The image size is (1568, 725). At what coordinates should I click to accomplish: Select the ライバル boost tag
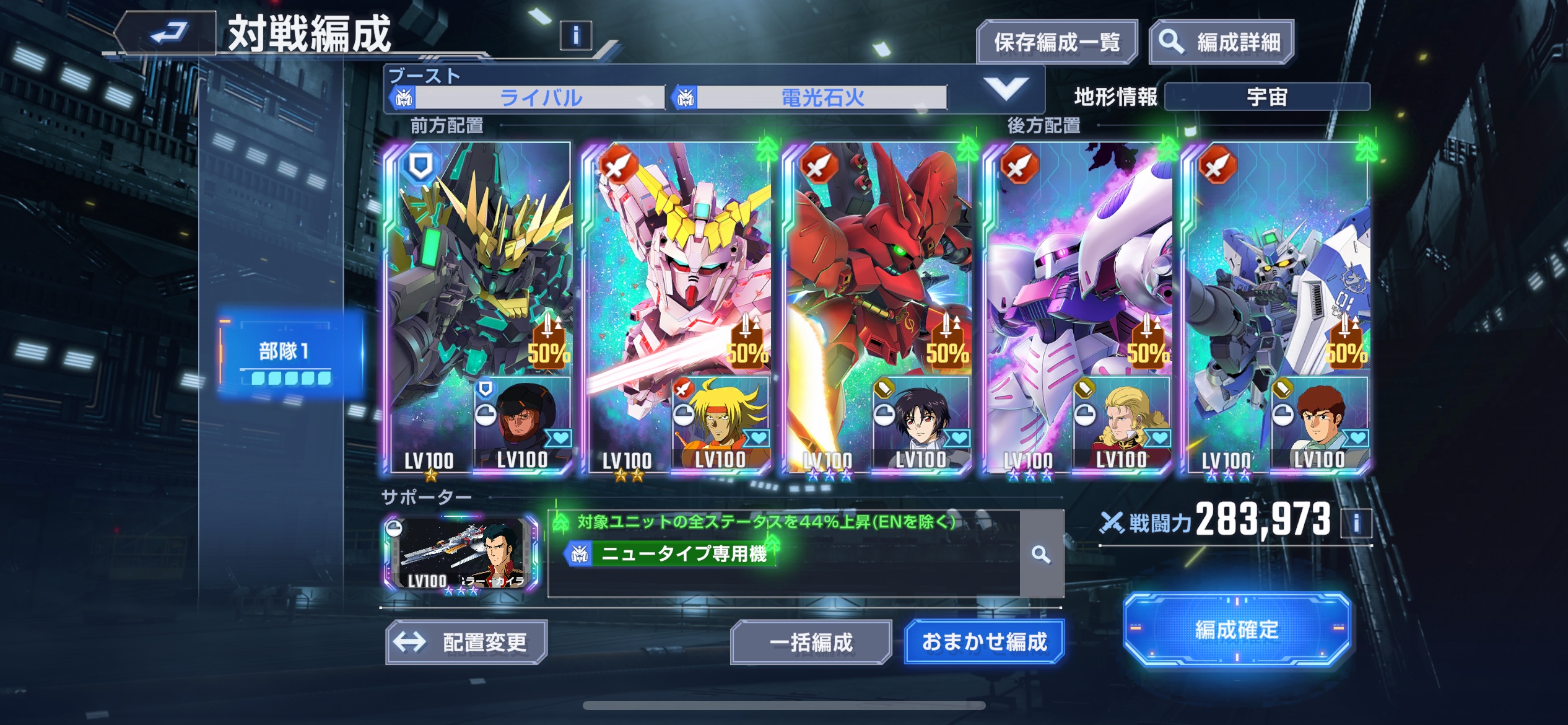click(540, 97)
